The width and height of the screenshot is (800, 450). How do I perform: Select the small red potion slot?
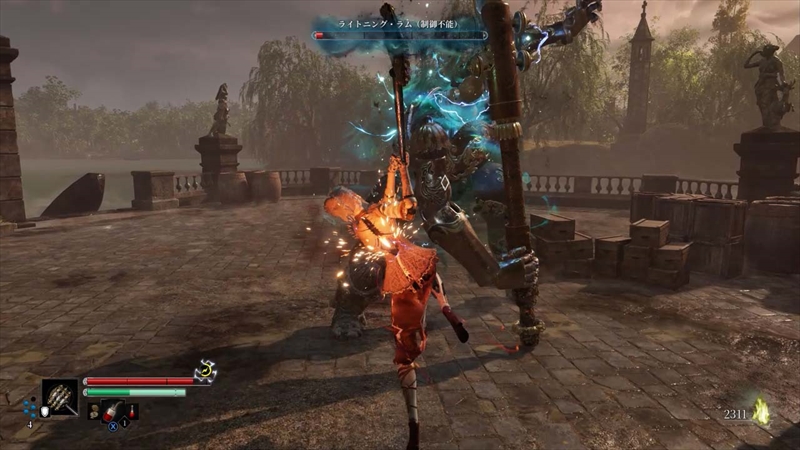click(x=133, y=409)
